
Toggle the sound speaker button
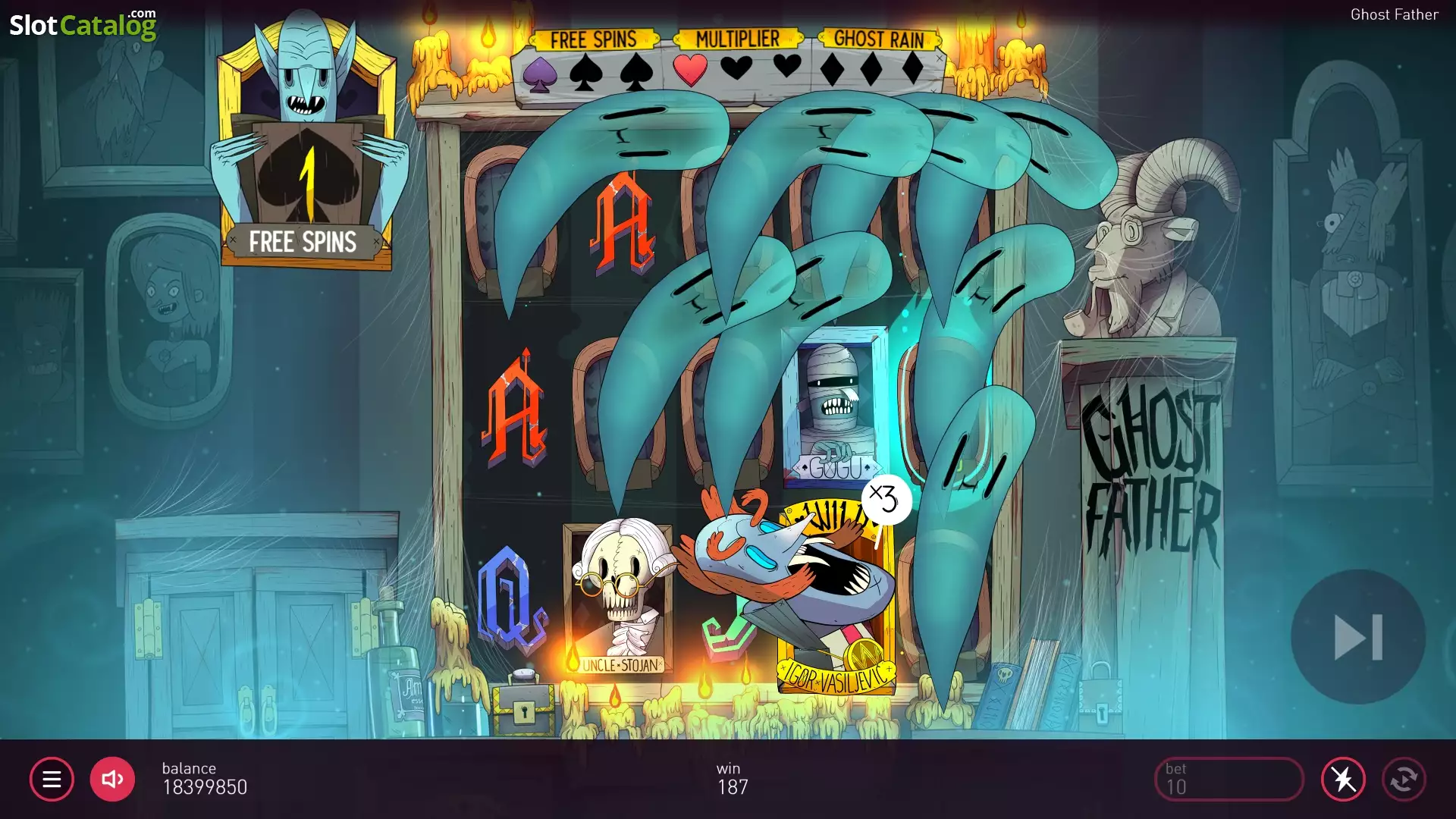pos(112,779)
